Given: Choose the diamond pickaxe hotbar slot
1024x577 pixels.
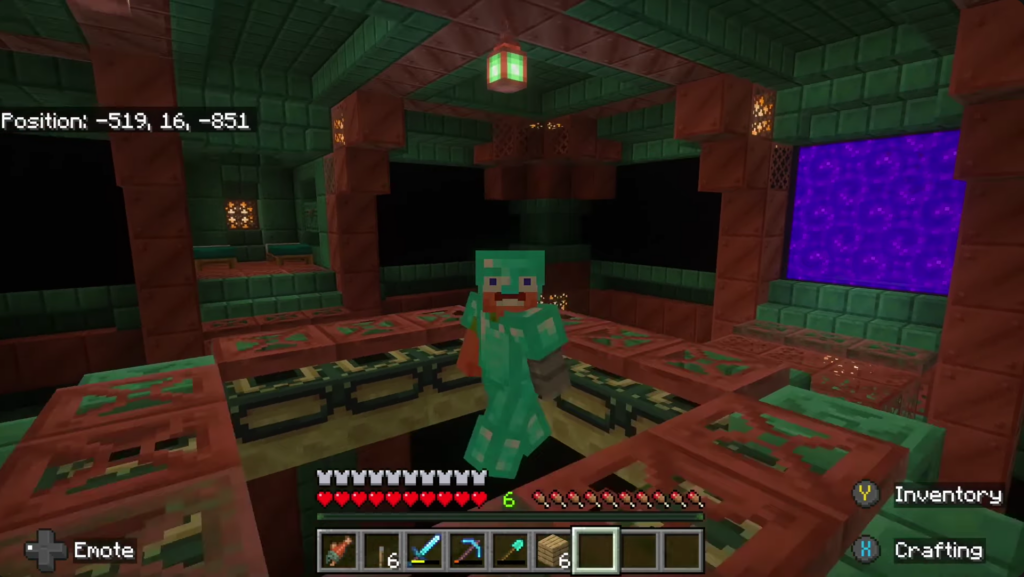Looking at the screenshot, I should pos(467,551).
